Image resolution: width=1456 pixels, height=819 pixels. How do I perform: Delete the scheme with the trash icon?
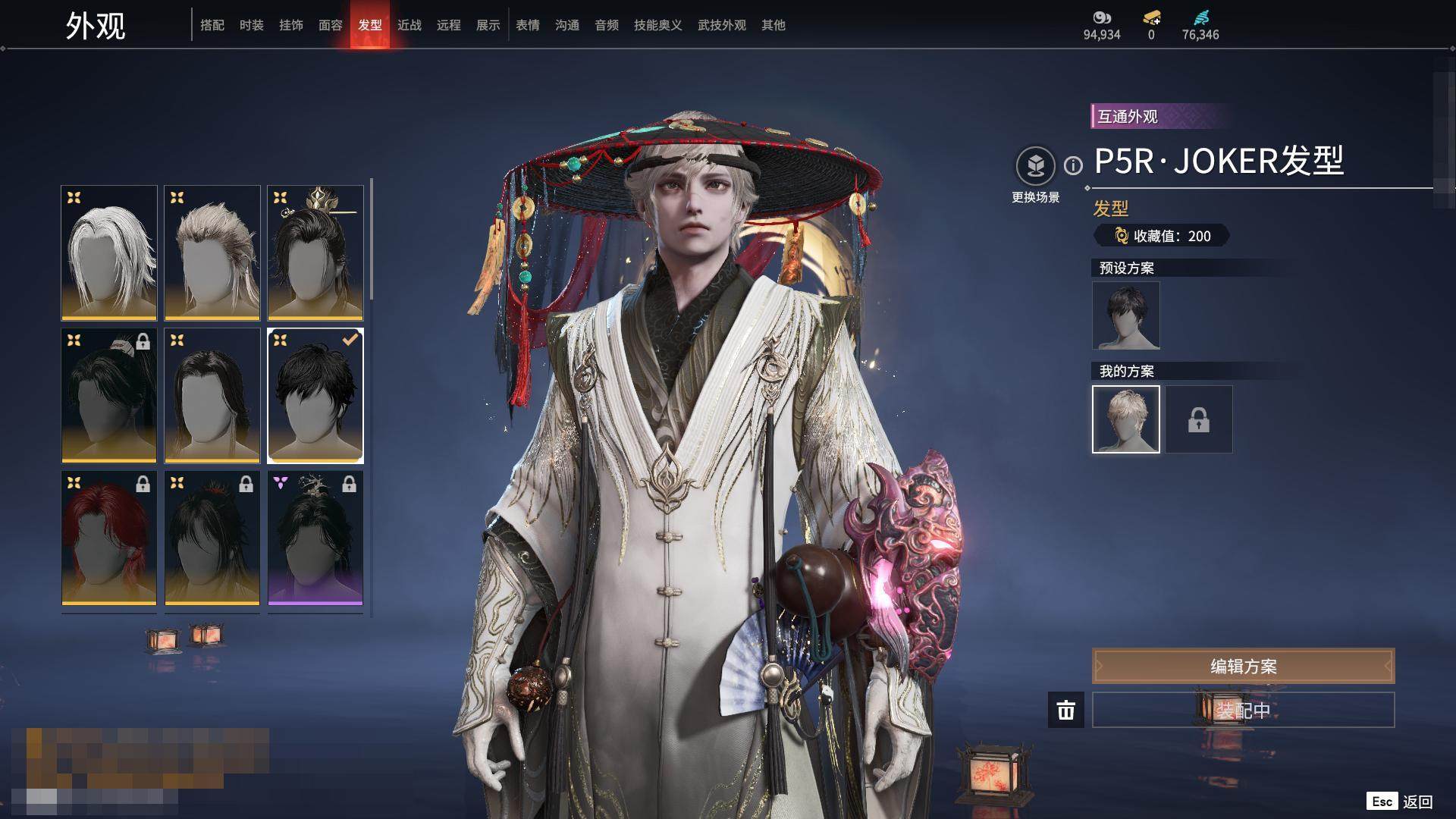1066,710
